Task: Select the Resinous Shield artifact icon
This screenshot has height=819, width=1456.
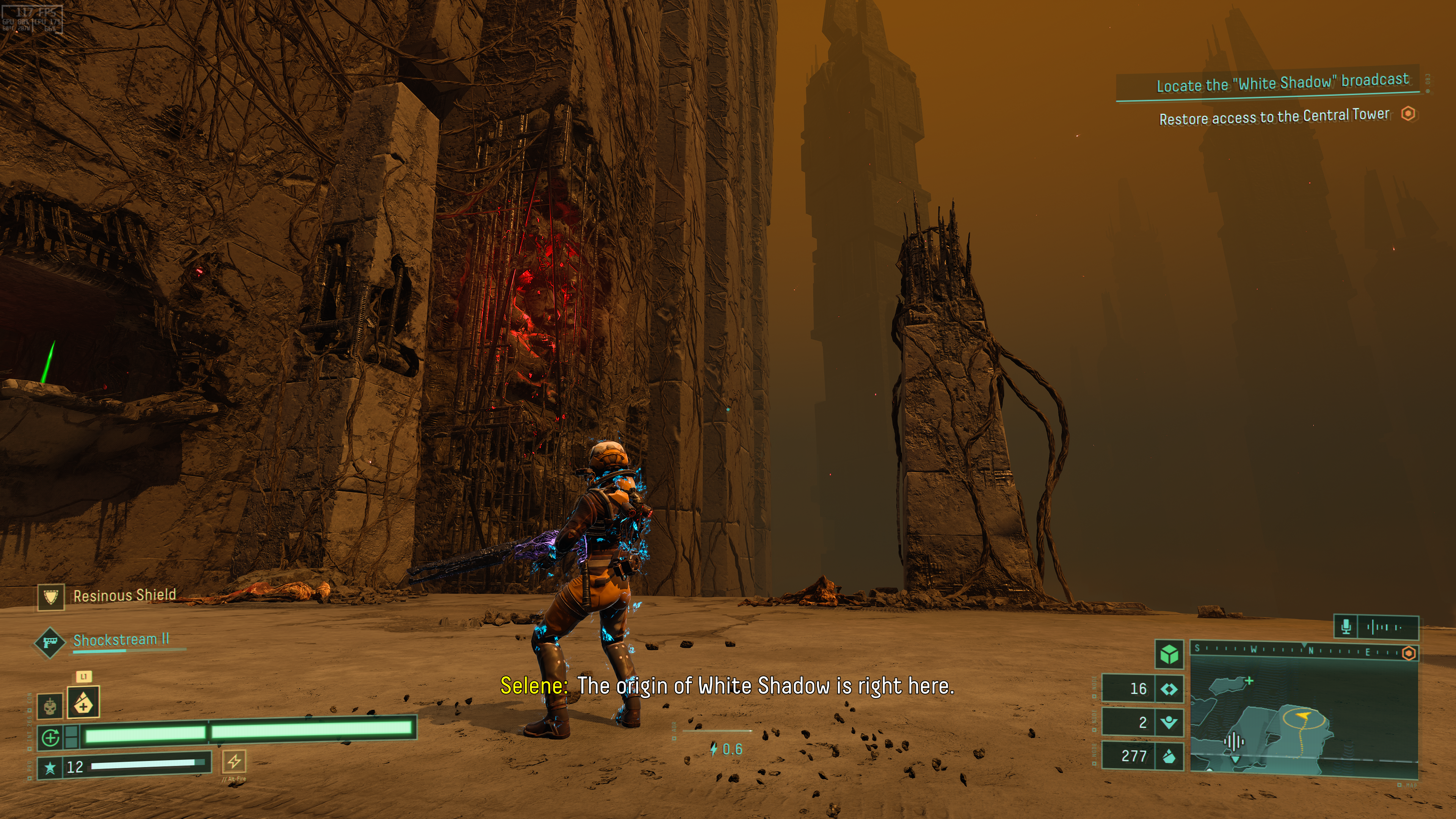Action: 51,597
